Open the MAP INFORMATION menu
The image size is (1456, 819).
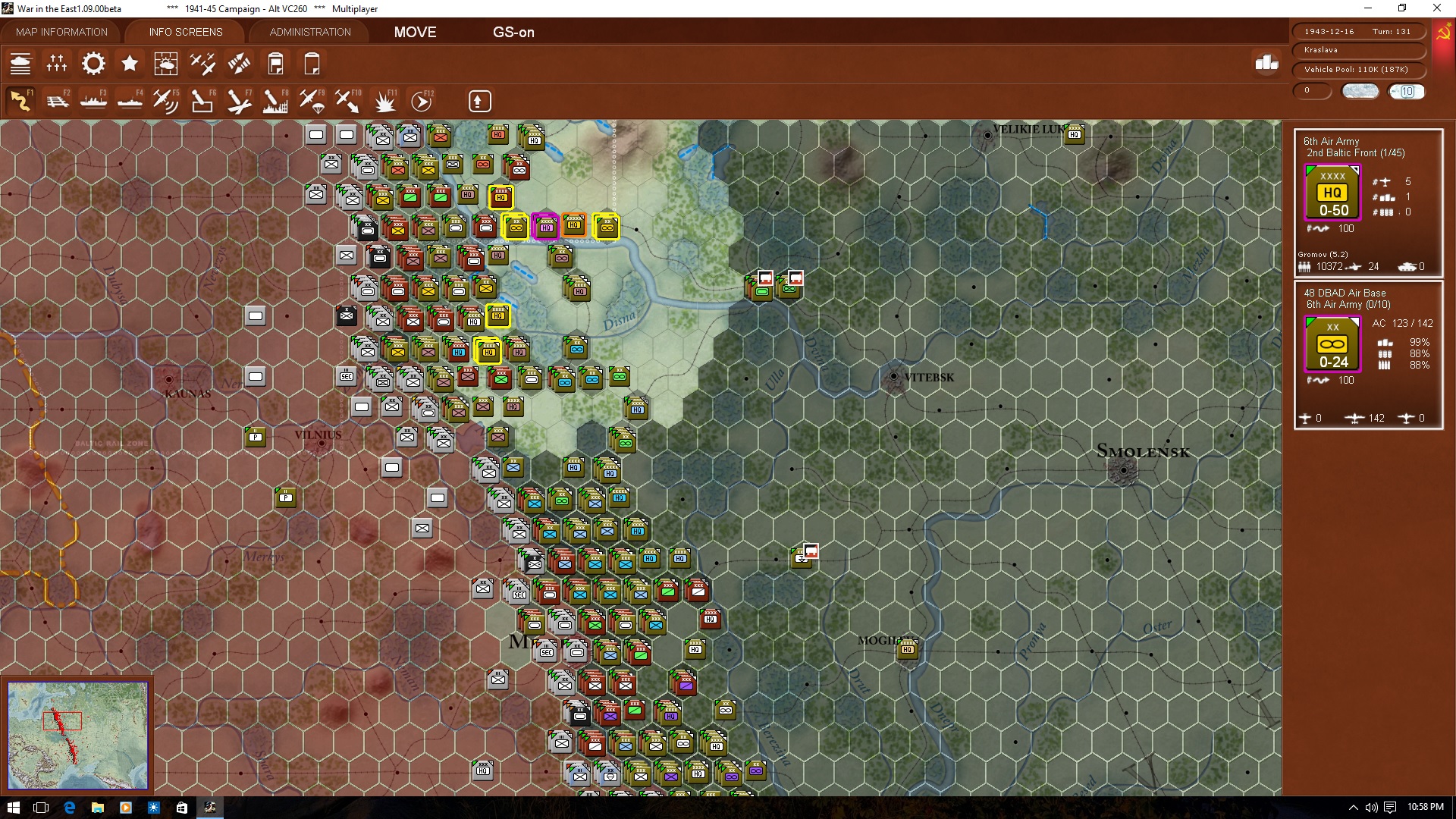(x=61, y=32)
